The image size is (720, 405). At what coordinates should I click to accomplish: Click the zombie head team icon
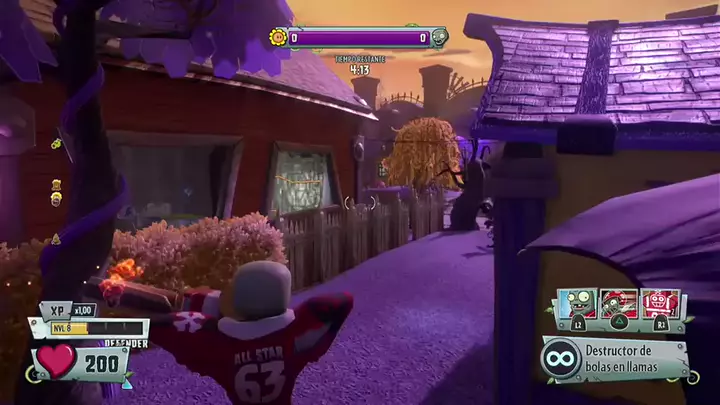tap(439, 38)
